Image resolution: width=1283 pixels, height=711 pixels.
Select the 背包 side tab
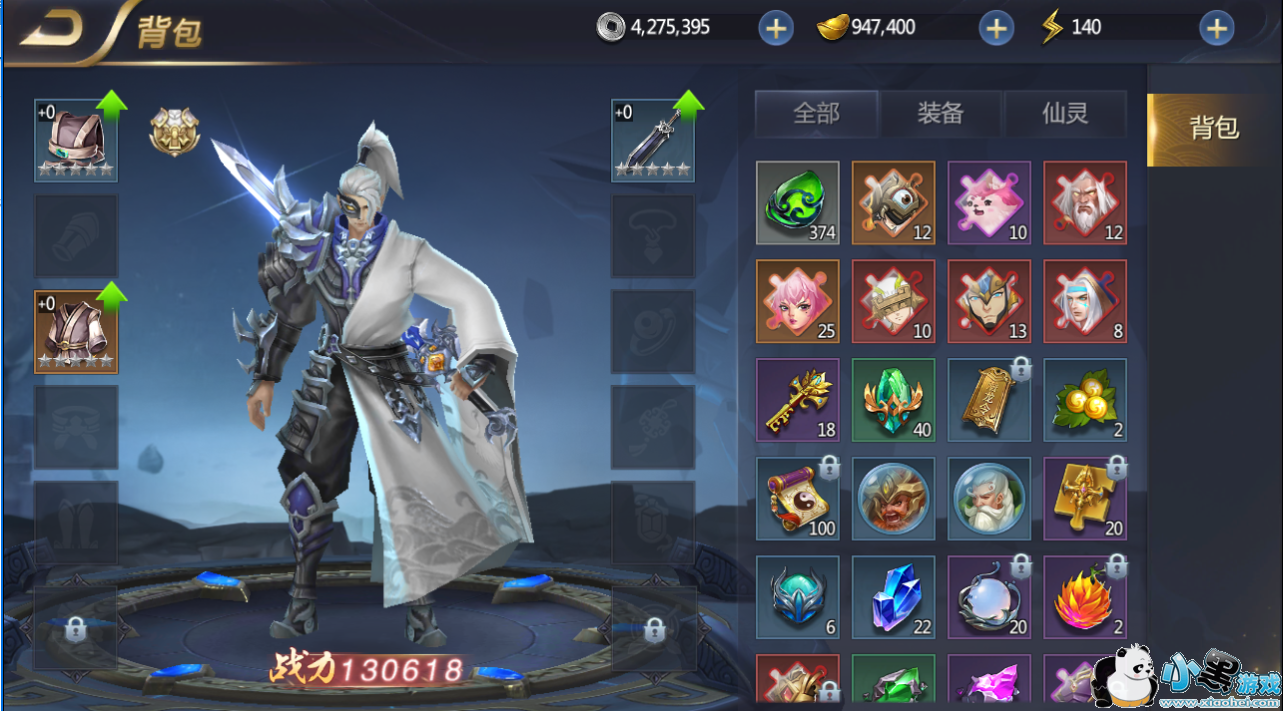[x=1214, y=128]
